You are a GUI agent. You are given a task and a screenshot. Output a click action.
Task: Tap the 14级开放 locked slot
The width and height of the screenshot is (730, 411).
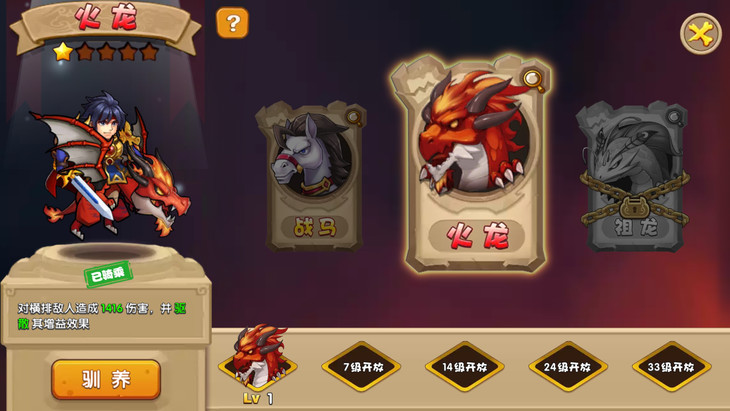click(x=464, y=367)
